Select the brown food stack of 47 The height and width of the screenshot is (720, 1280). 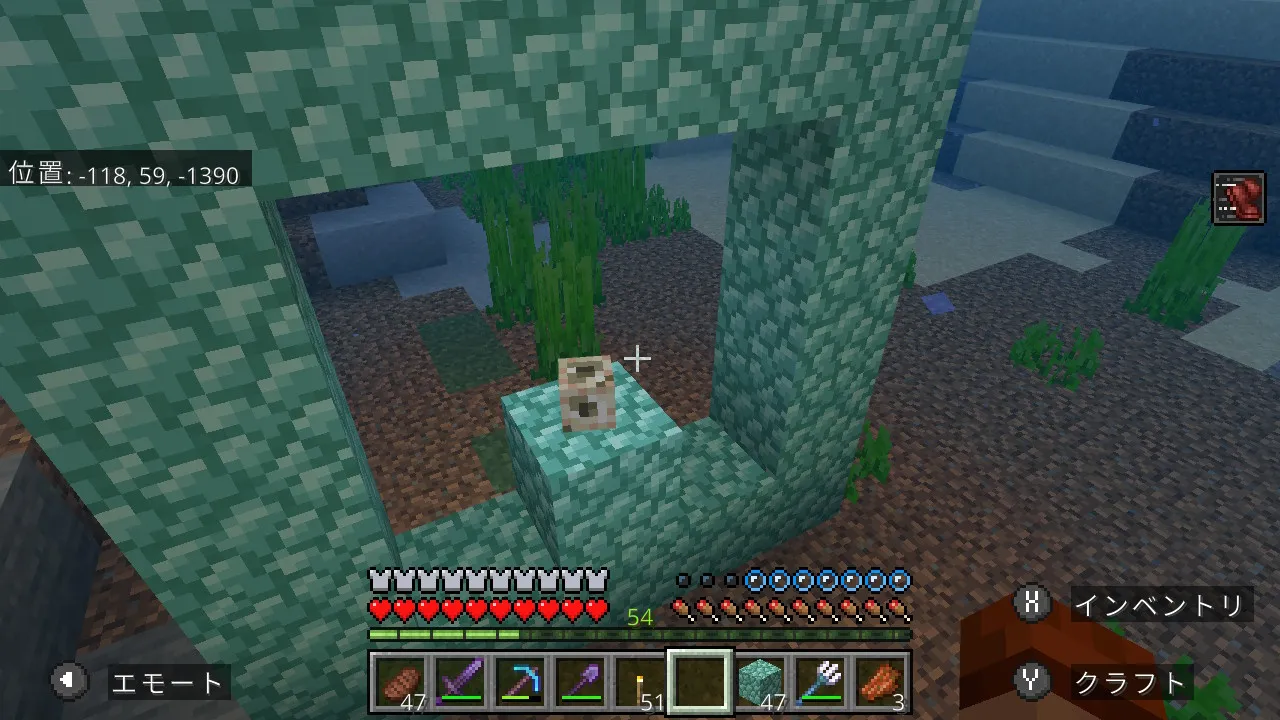point(401,683)
